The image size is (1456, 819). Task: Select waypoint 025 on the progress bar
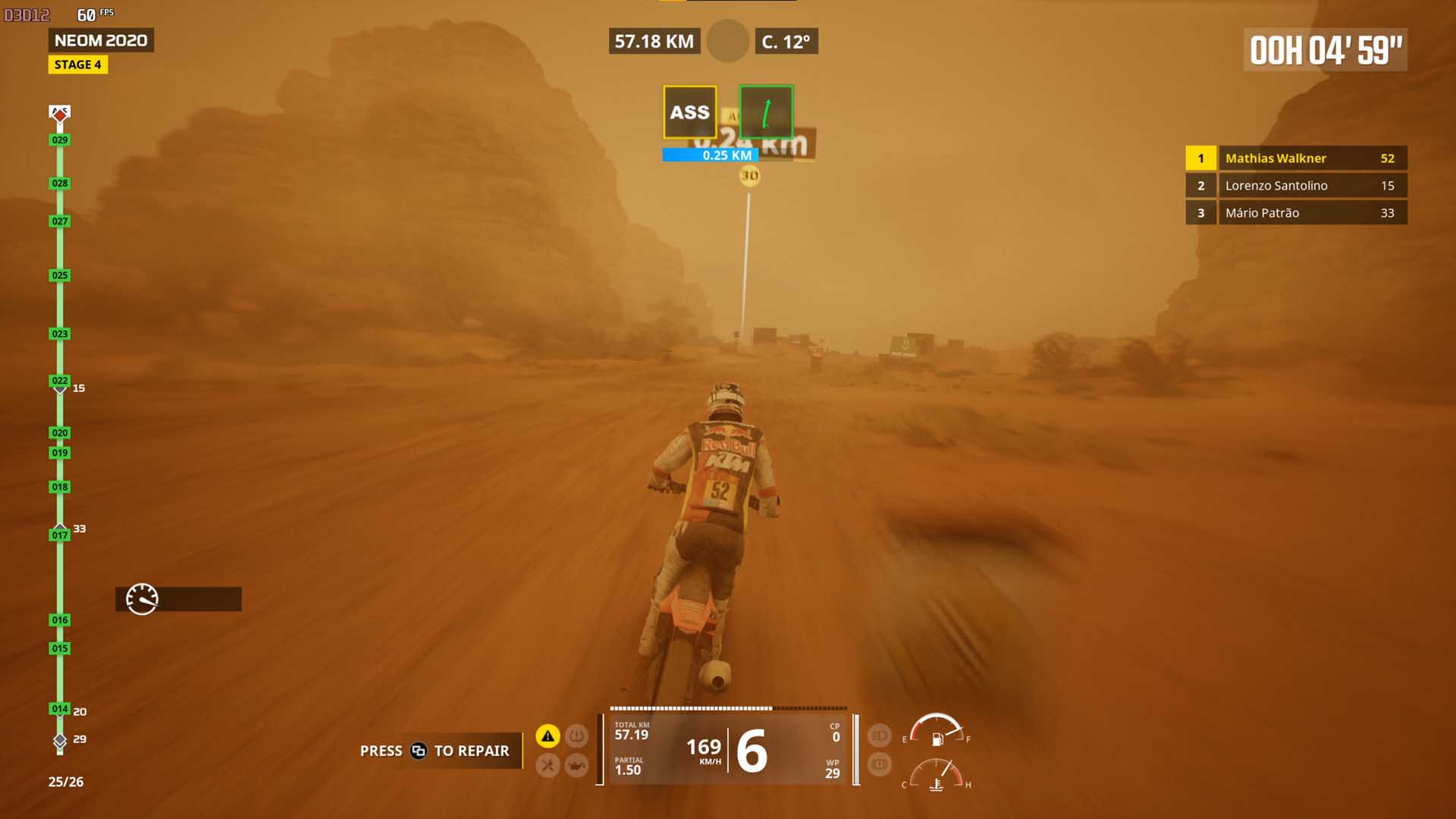pyautogui.click(x=60, y=275)
